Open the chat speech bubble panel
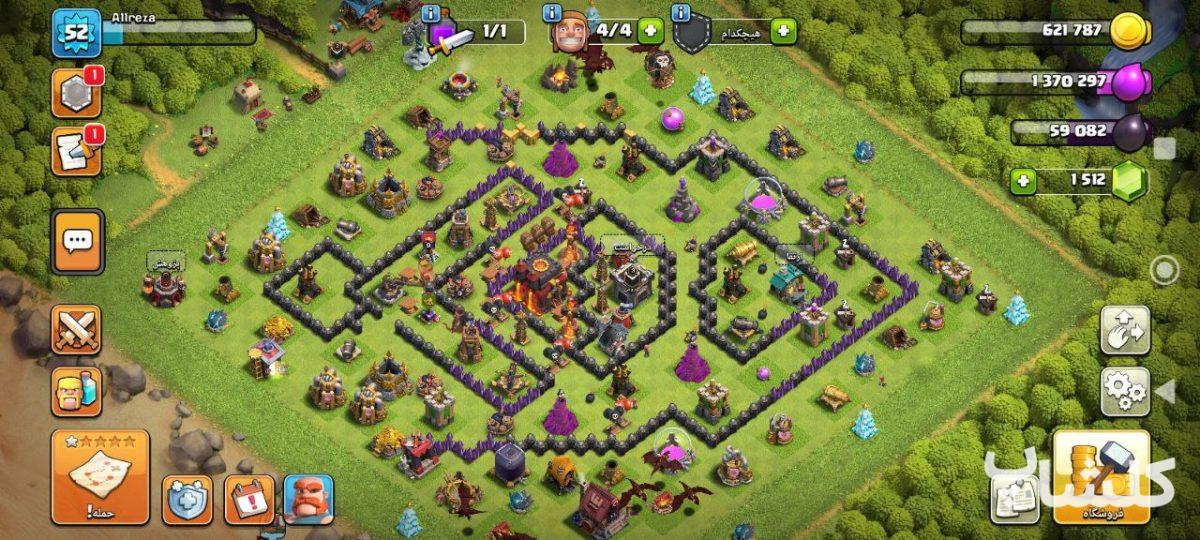Image resolution: width=1200 pixels, height=540 pixels. point(77,241)
